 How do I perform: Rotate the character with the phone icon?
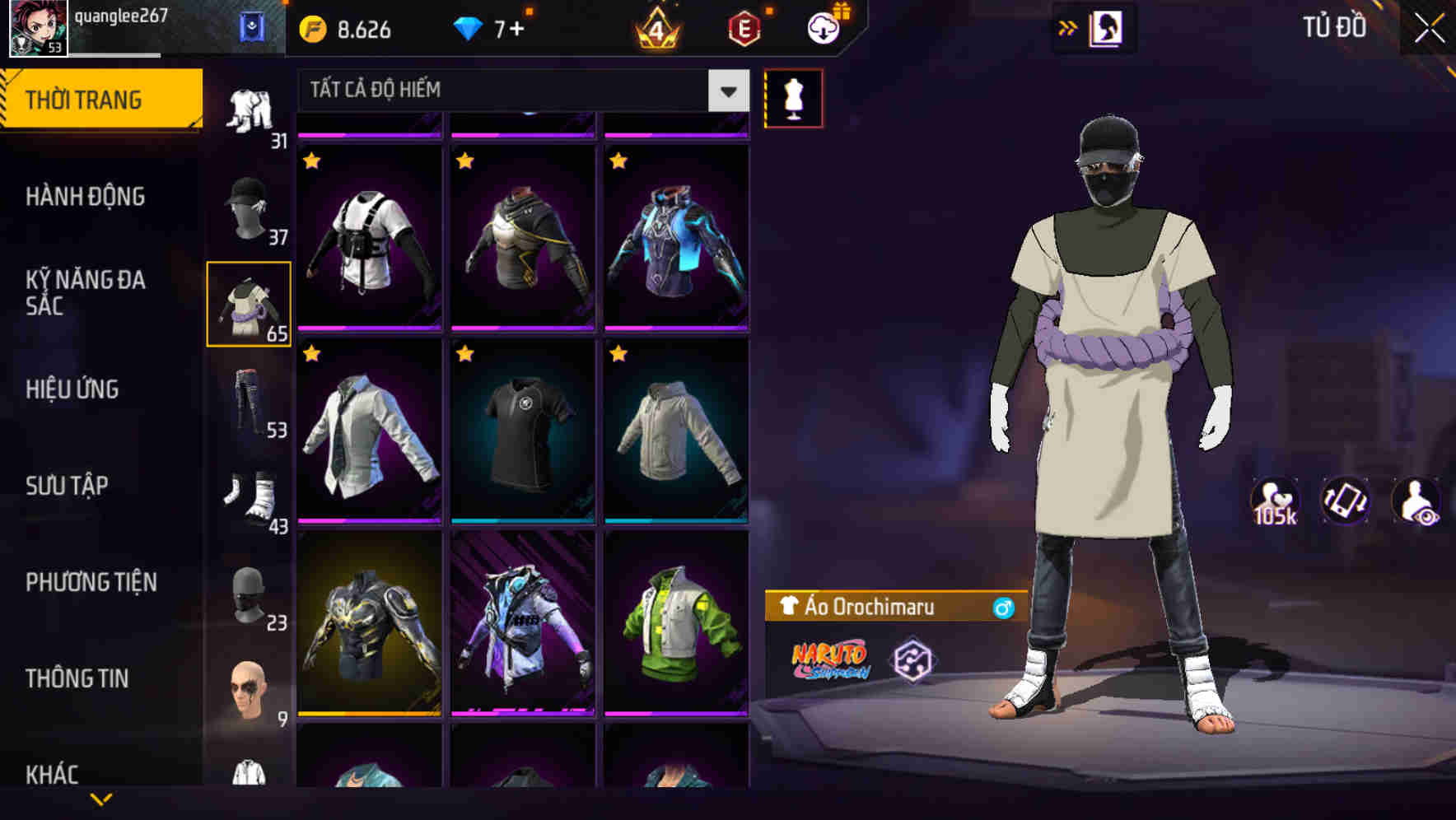[x=1346, y=501]
